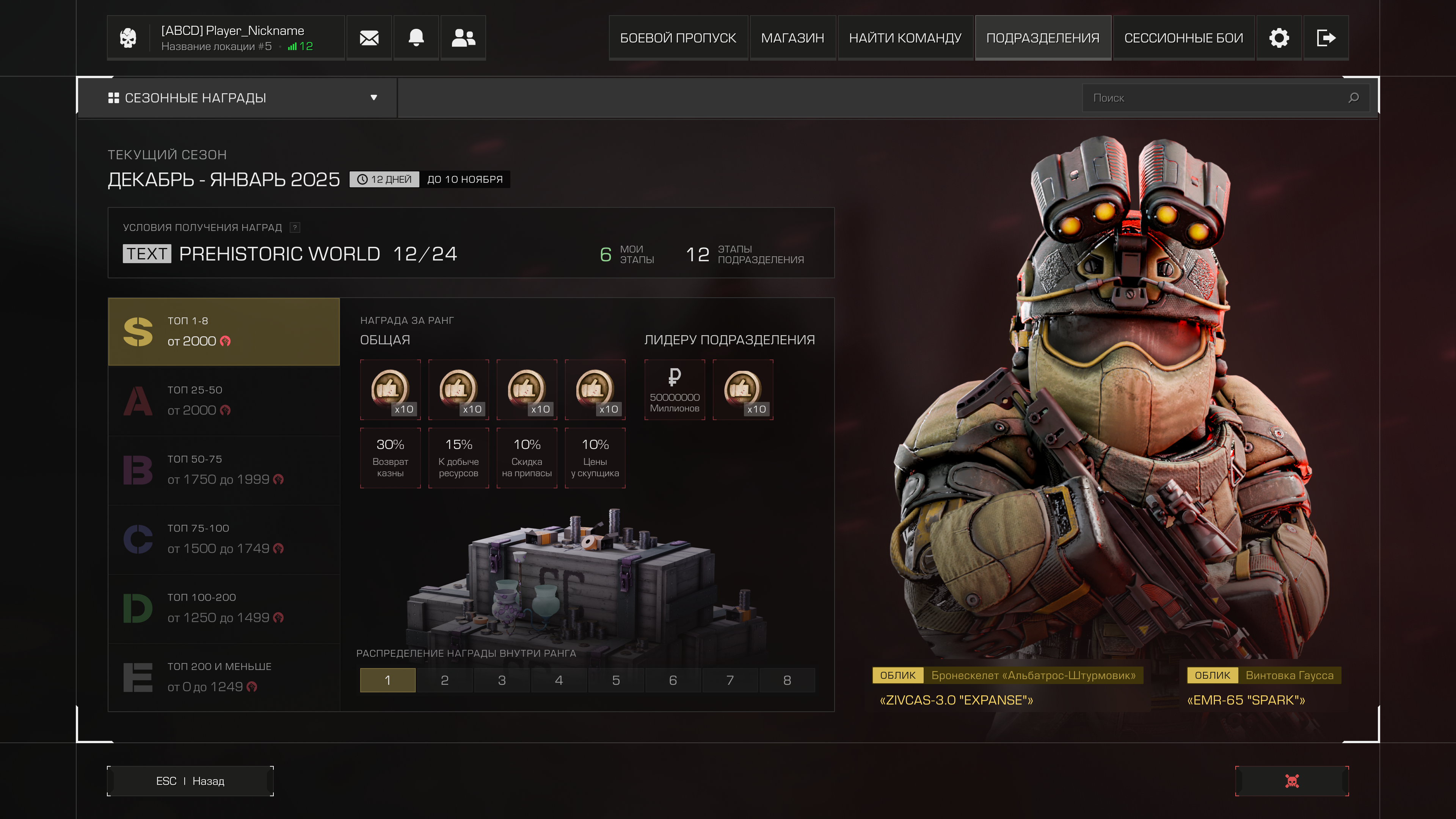The image size is (1456, 819).
Task: Show notifications with the bell icon
Action: [x=416, y=38]
